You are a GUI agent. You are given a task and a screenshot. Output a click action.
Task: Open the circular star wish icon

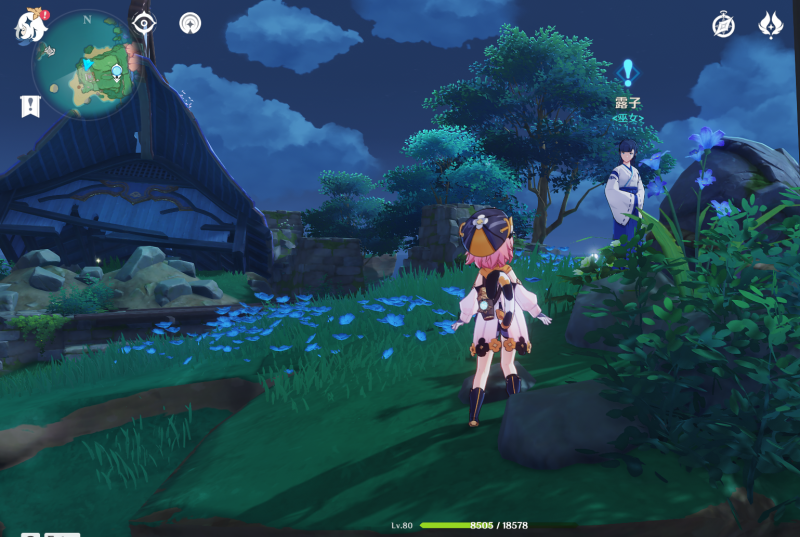coord(190,23)
